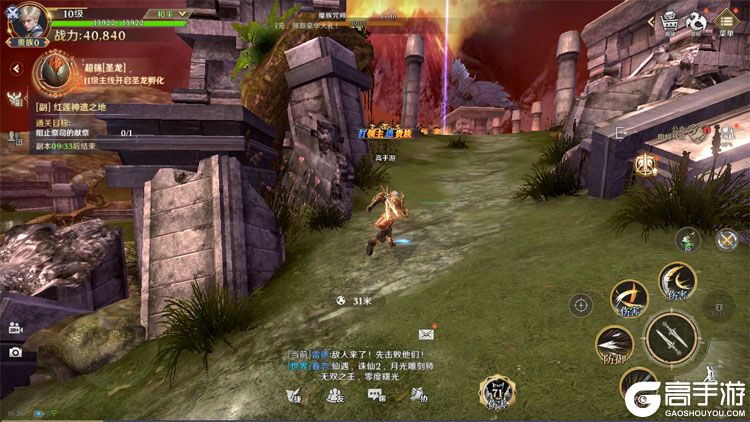750x422 pixels.
Task: Open the 协 assist button
Action: [x=420, y=395]
